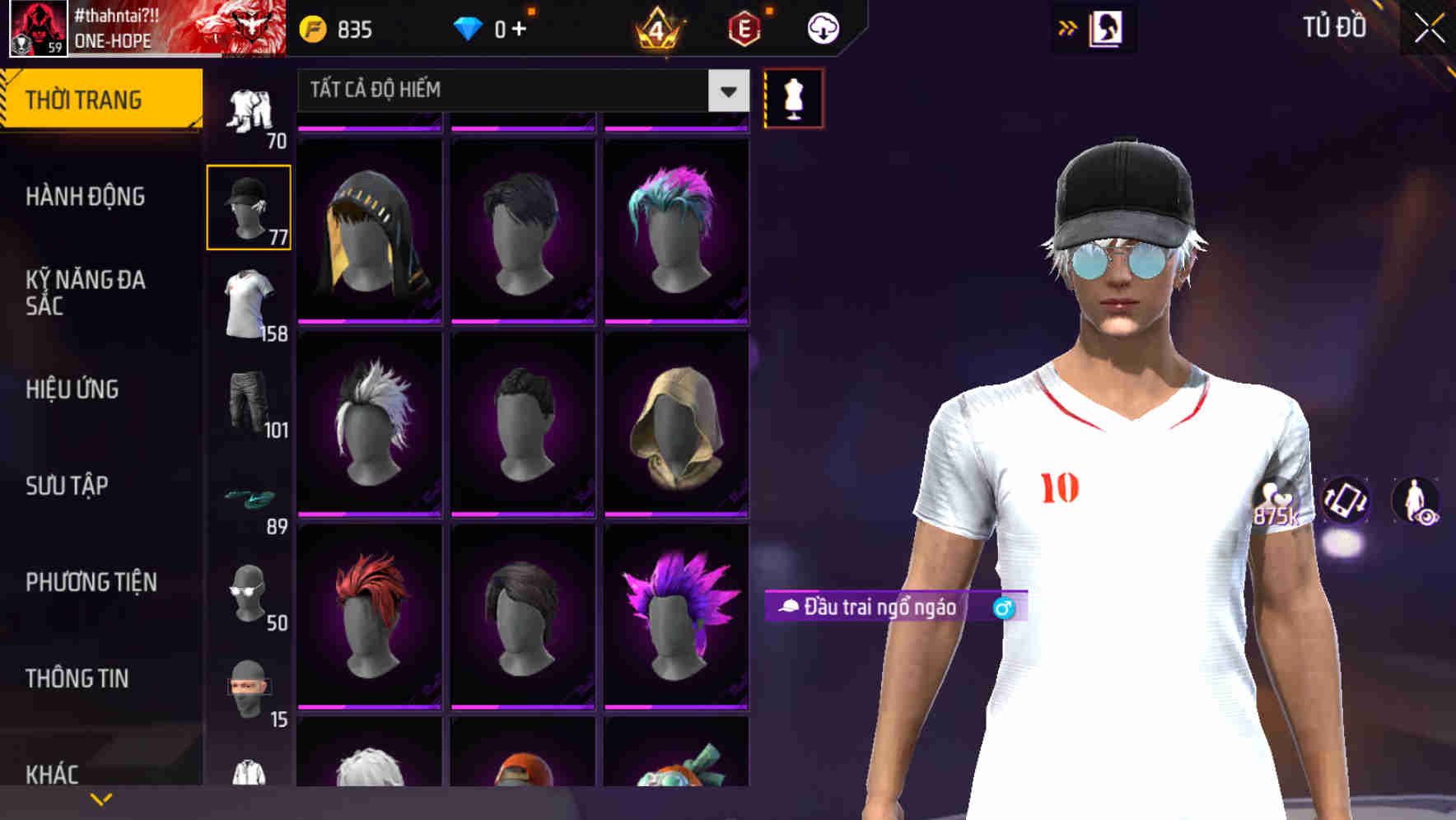Toggle the mannequin preview display

[x=793, y=97]
